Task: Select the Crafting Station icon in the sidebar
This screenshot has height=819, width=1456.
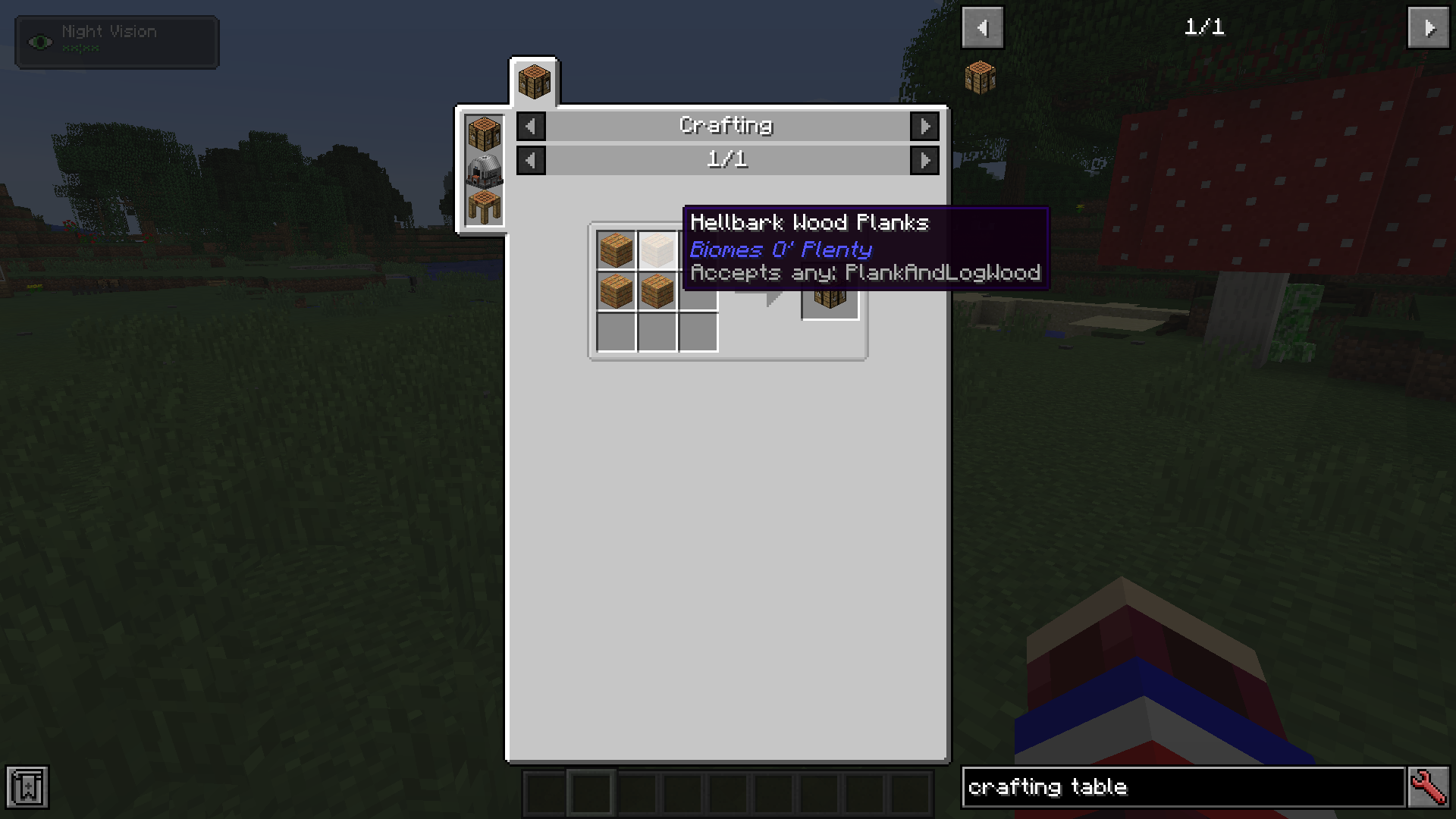Action: (x=483, y=205)
